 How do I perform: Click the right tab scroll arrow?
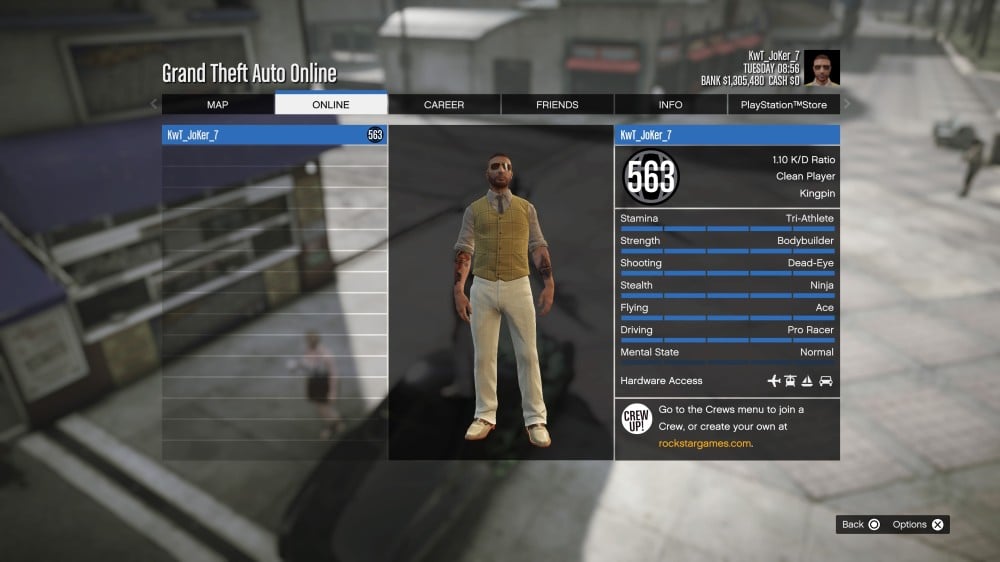pos(847,104)
